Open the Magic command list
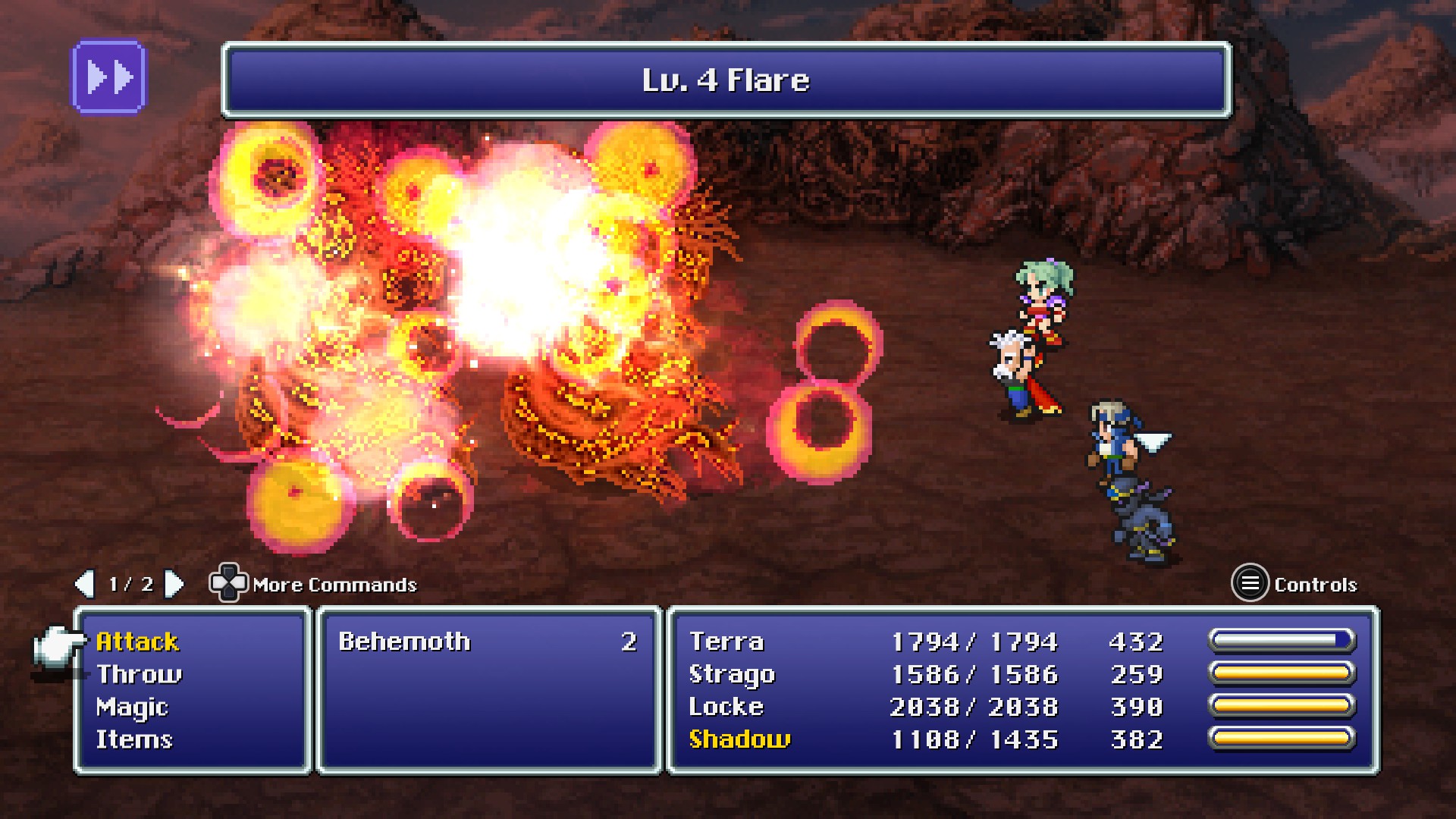1456x819 pixels. (x=132, y=708)
